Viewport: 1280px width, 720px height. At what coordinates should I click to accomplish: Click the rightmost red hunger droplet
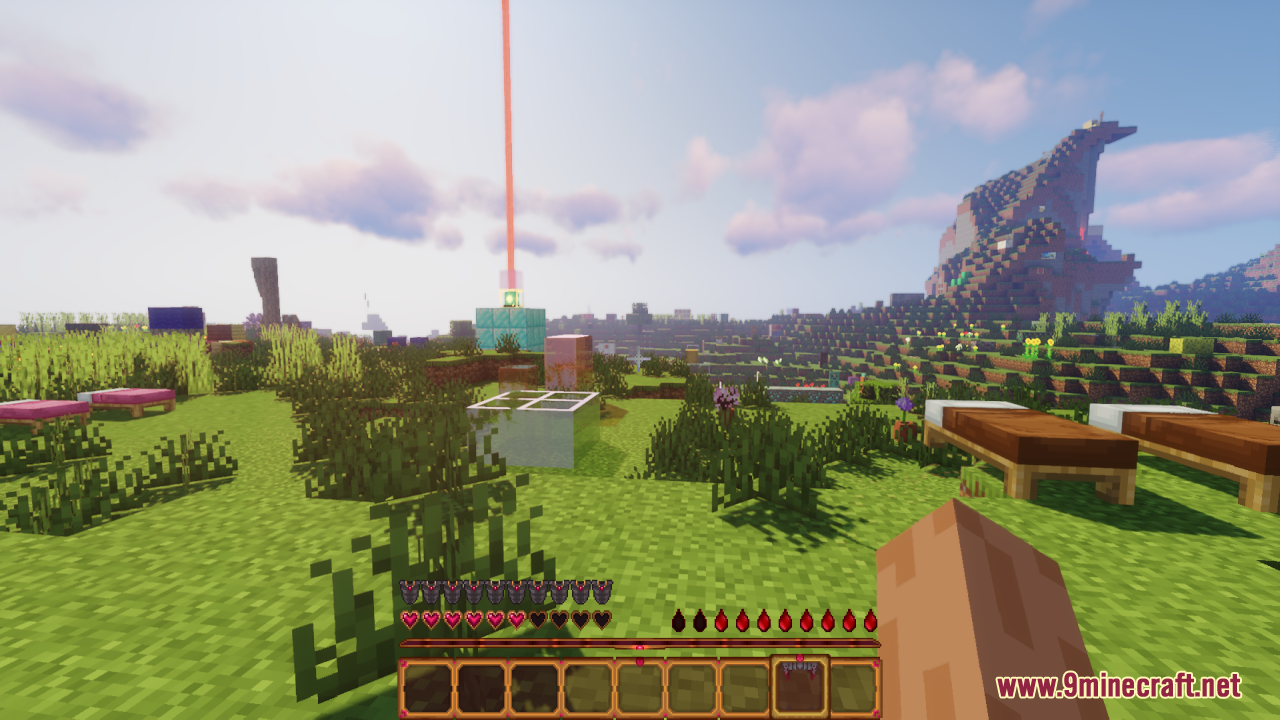[872, 621]
